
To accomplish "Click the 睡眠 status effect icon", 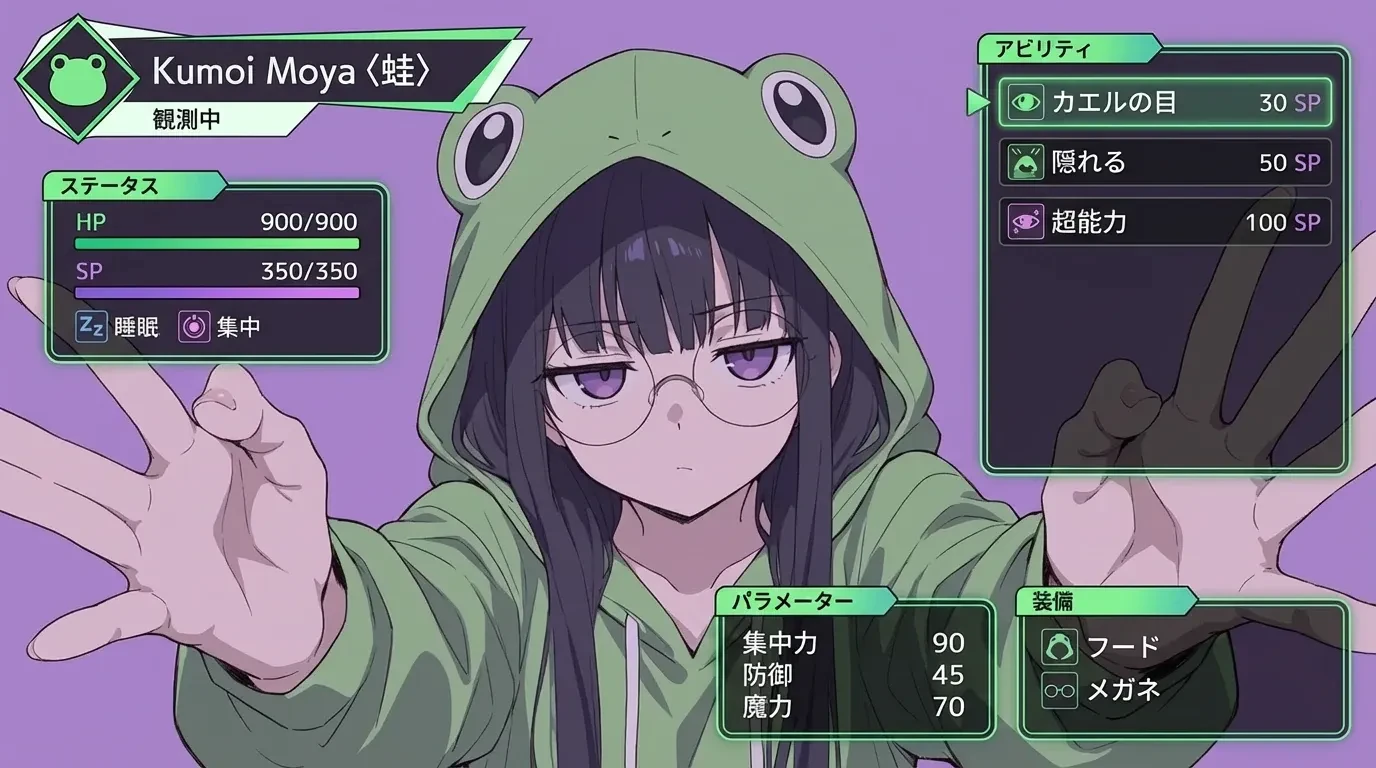I will [92, 327].
